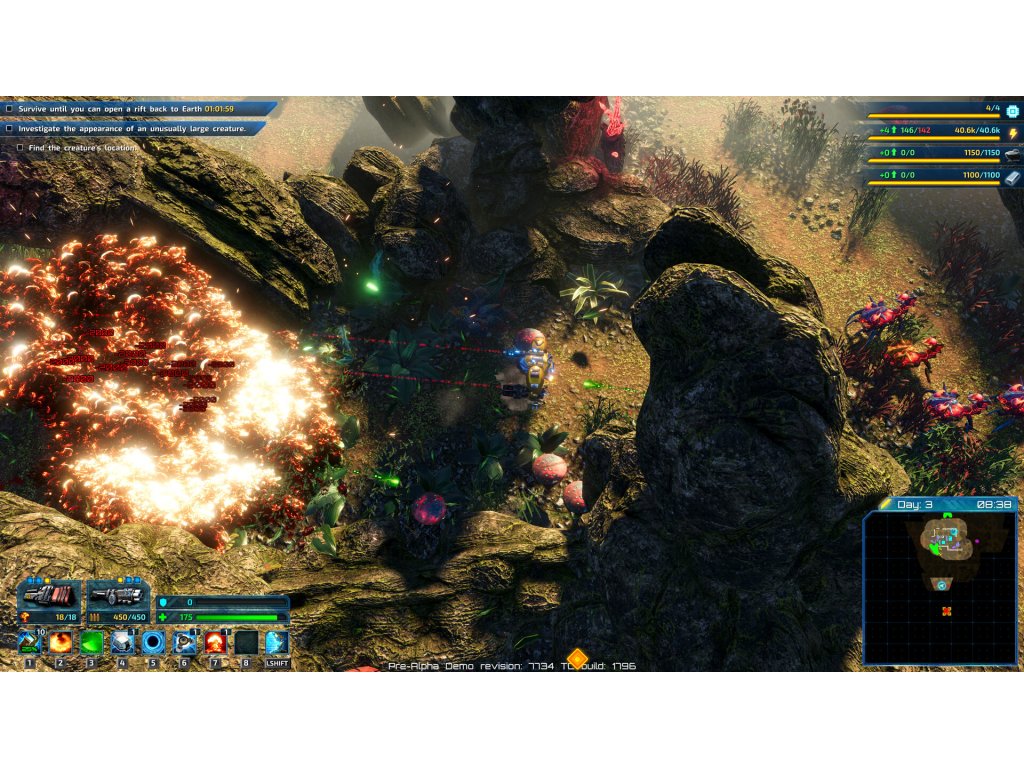
Task: Activate the LSHIFT dash ability icon
Action: click(277, 642)
